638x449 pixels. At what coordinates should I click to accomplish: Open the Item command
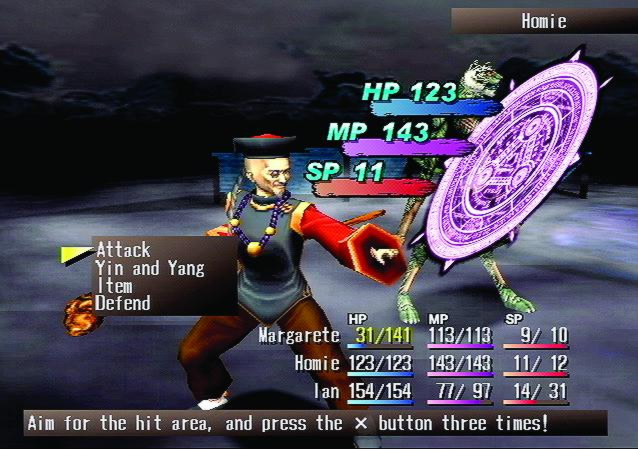(113, 286)
